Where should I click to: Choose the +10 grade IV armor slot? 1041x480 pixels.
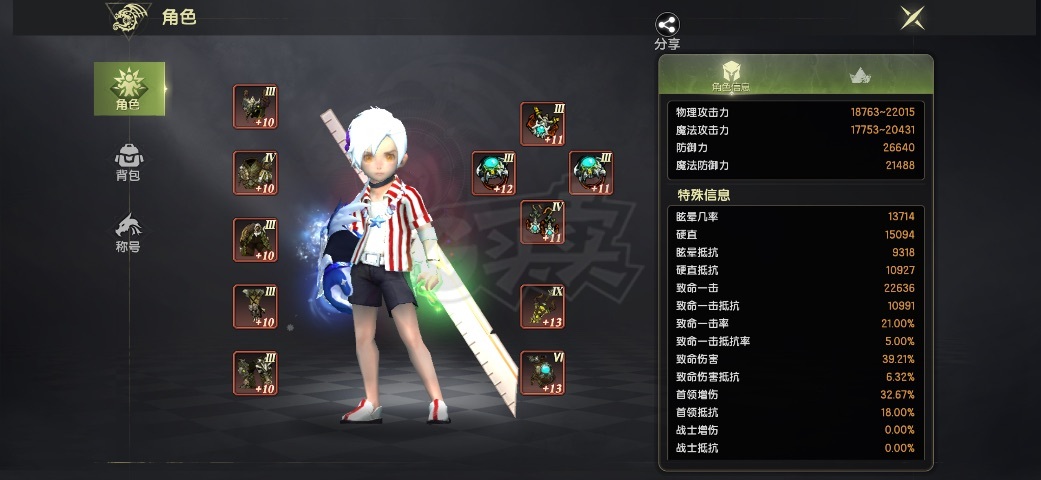click(255, 173)
